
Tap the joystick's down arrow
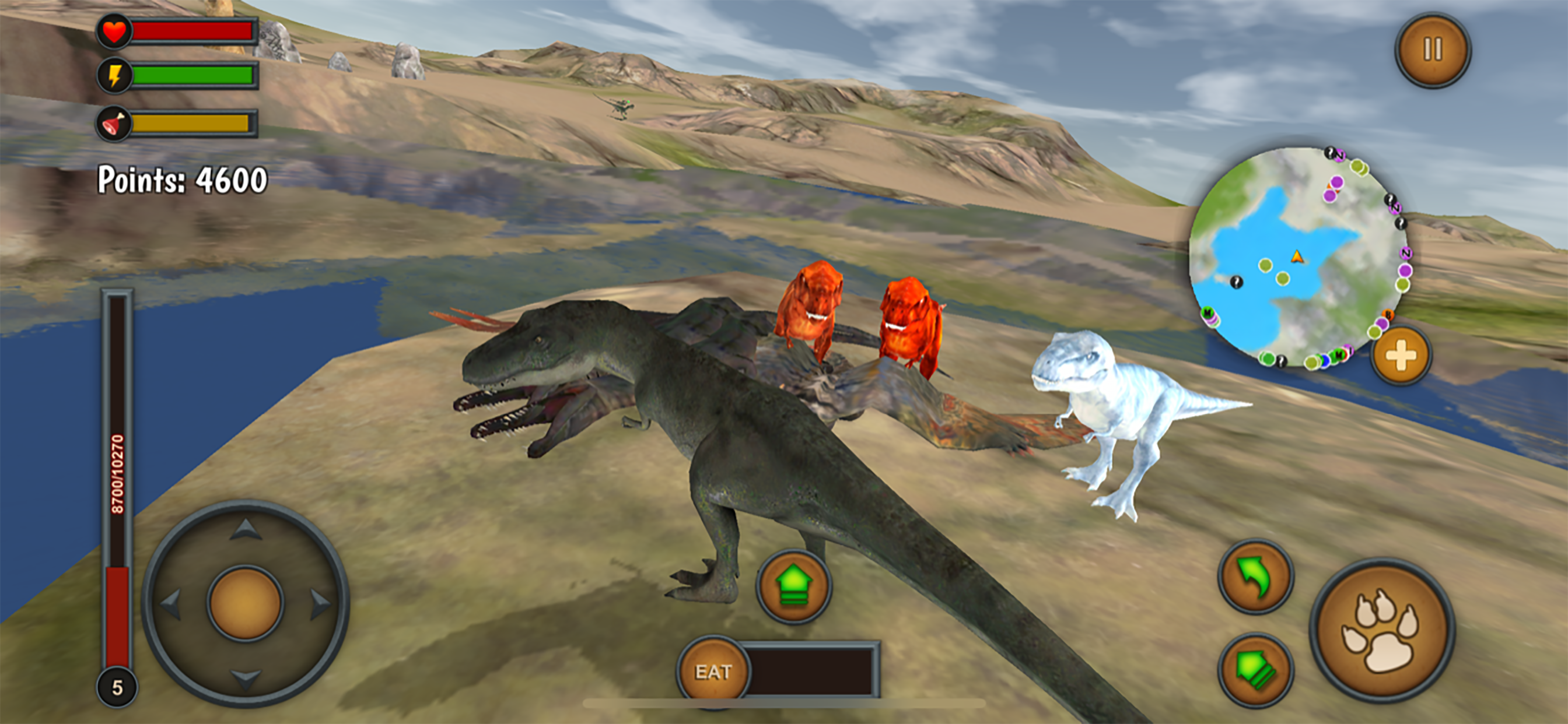click(246, 678)
